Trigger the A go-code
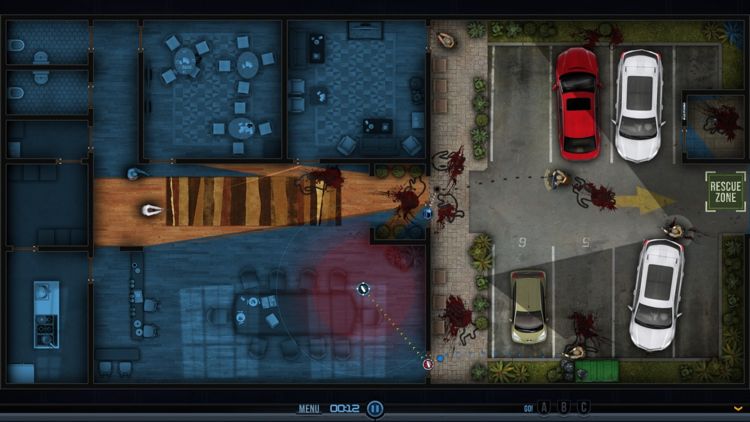 tap(543, 408)
